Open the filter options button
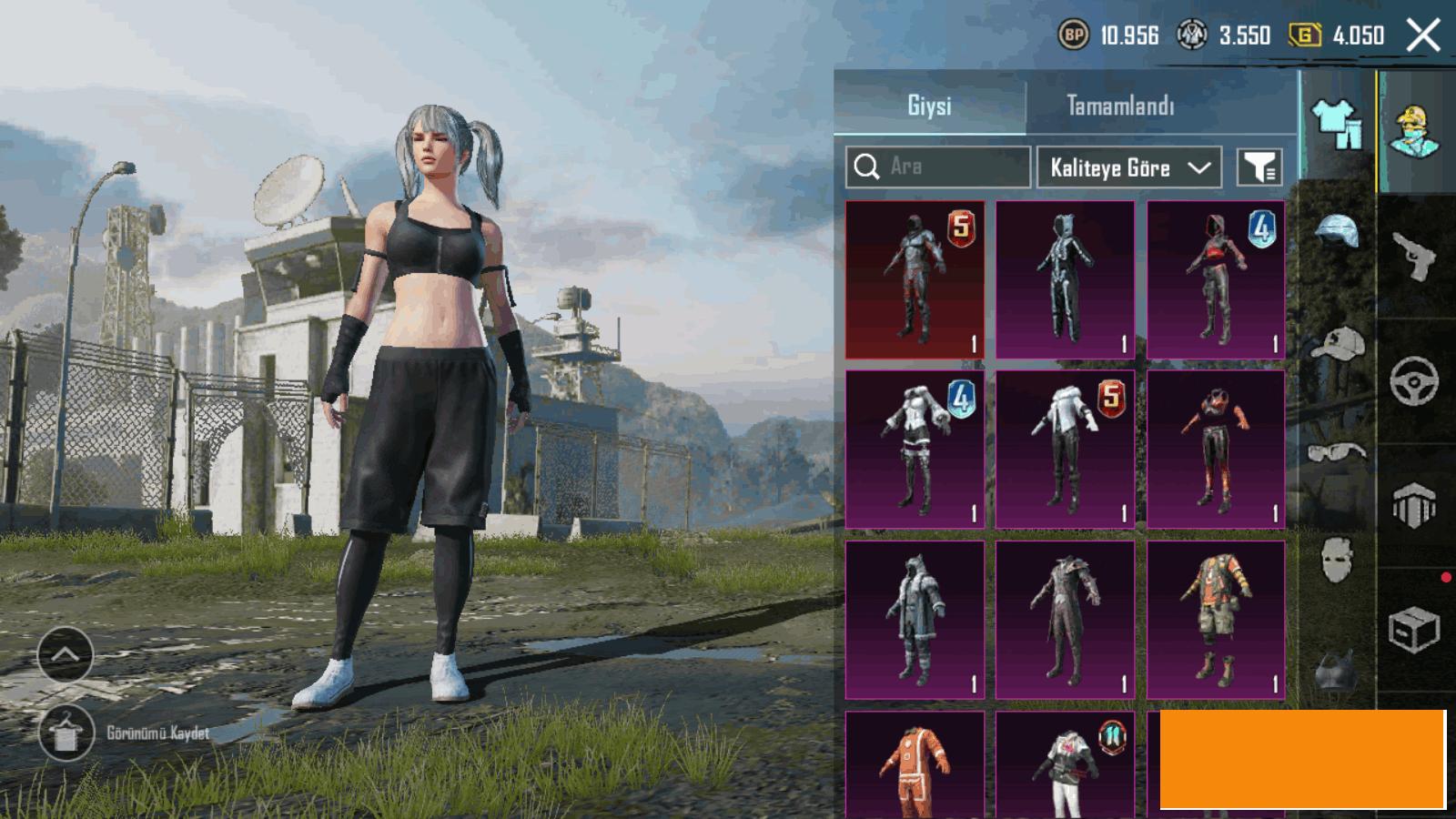The height and width of the screenshot is (819, 1456). [x=1259, y=167]
